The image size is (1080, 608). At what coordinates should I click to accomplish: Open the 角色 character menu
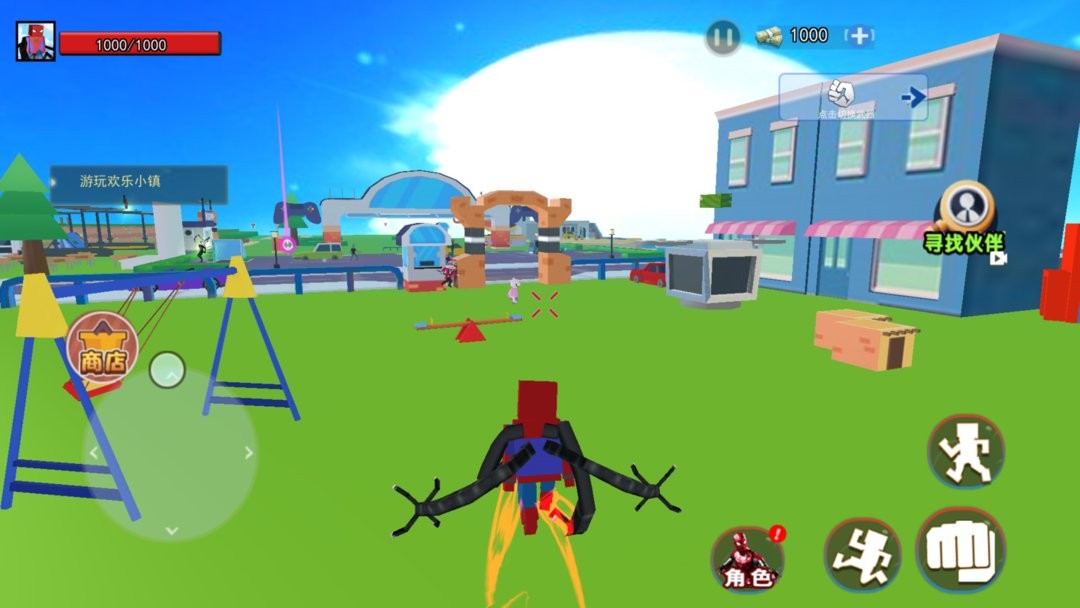click(x=748, y=558)
